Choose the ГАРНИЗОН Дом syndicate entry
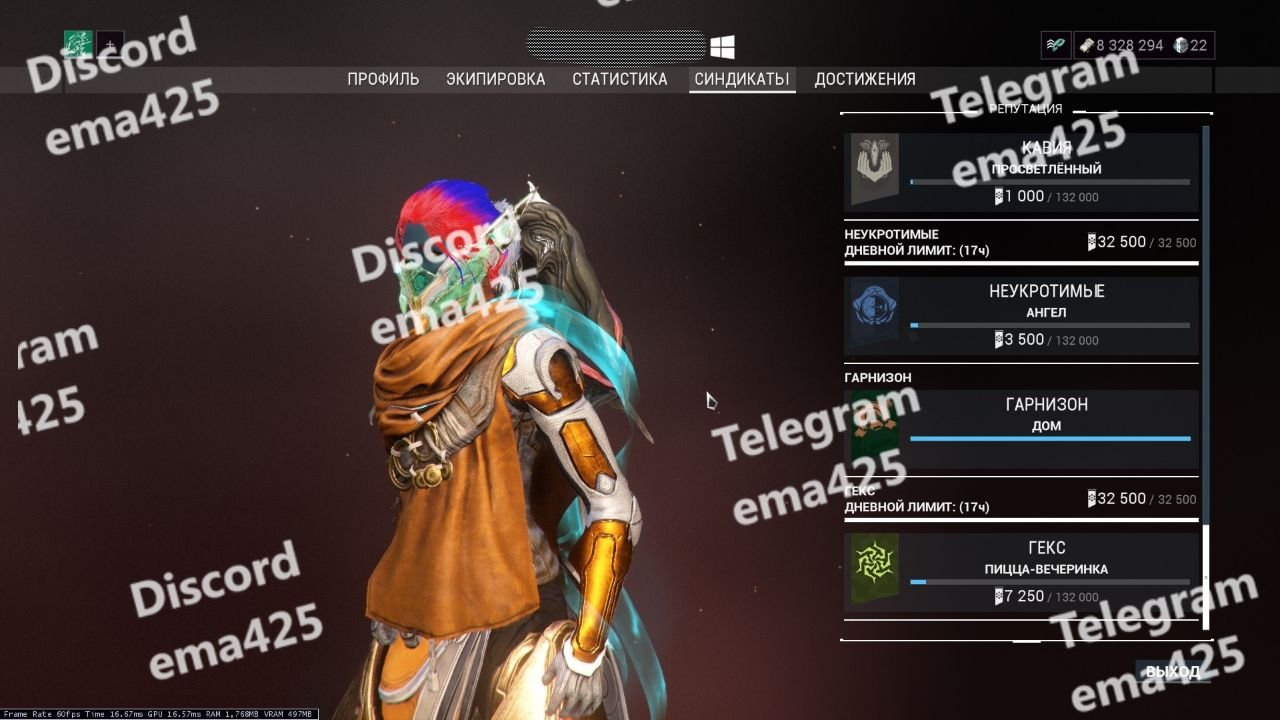Image resolution: width=1280 pixels, height=720 pixels. 1021,430
